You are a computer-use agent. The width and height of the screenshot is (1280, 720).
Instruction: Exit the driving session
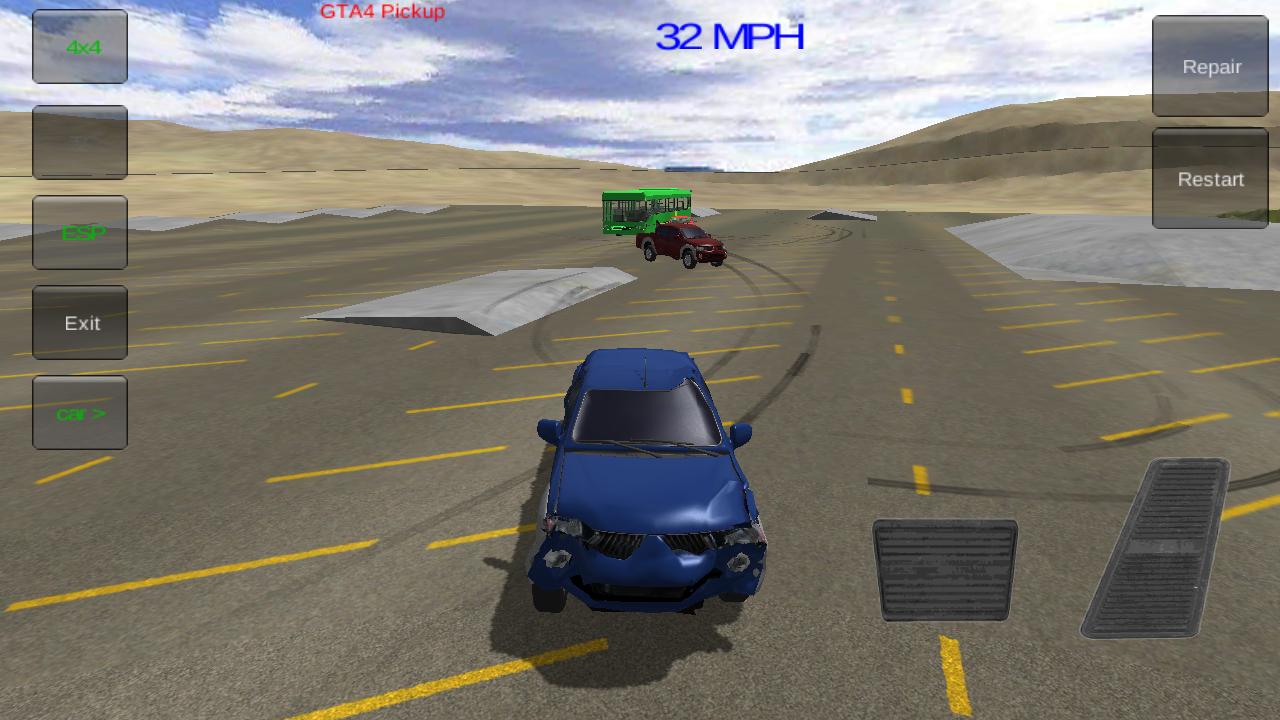tap(79, 322)
